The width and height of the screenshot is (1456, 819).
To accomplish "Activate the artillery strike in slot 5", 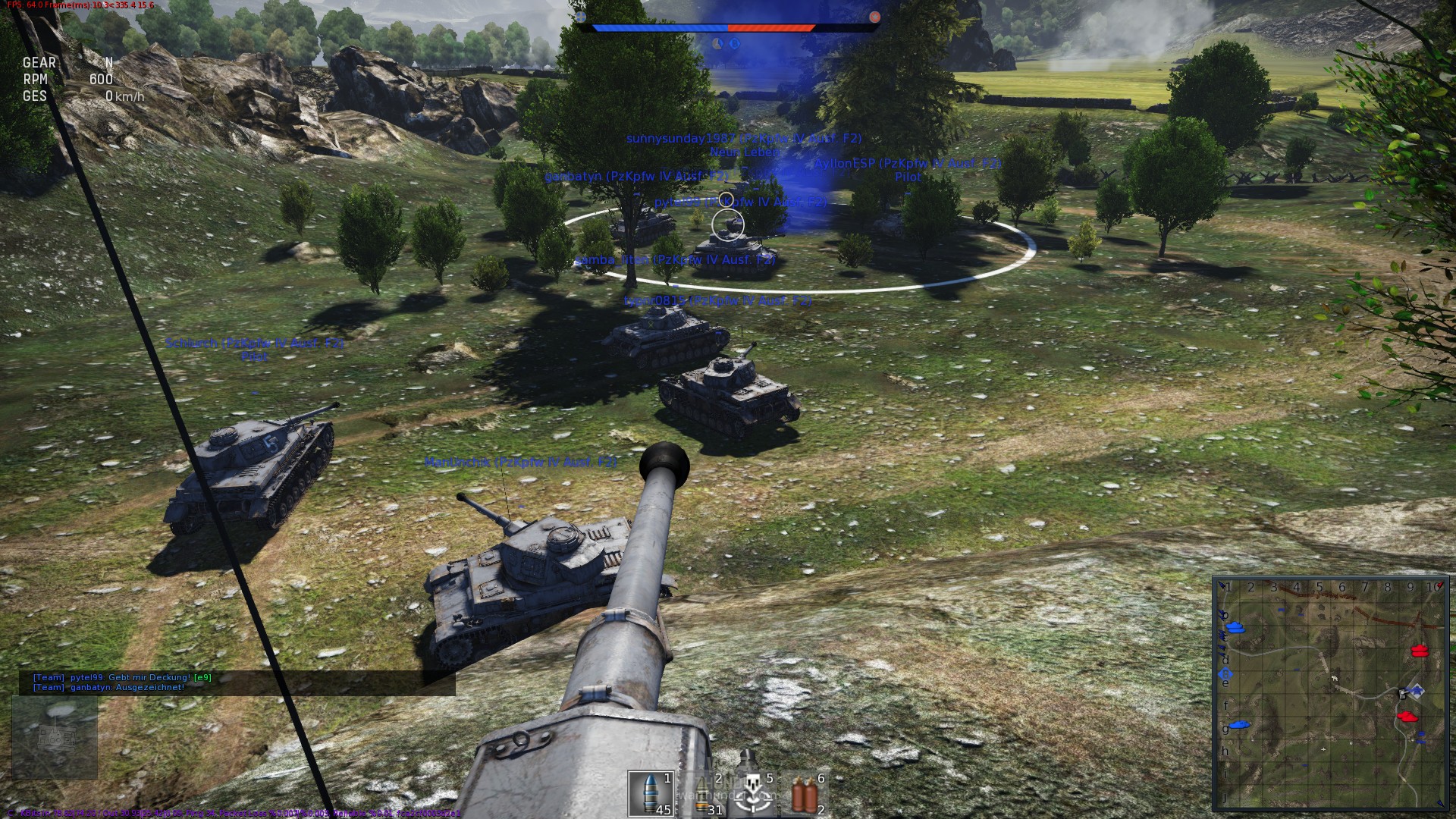I will point(753,793).
